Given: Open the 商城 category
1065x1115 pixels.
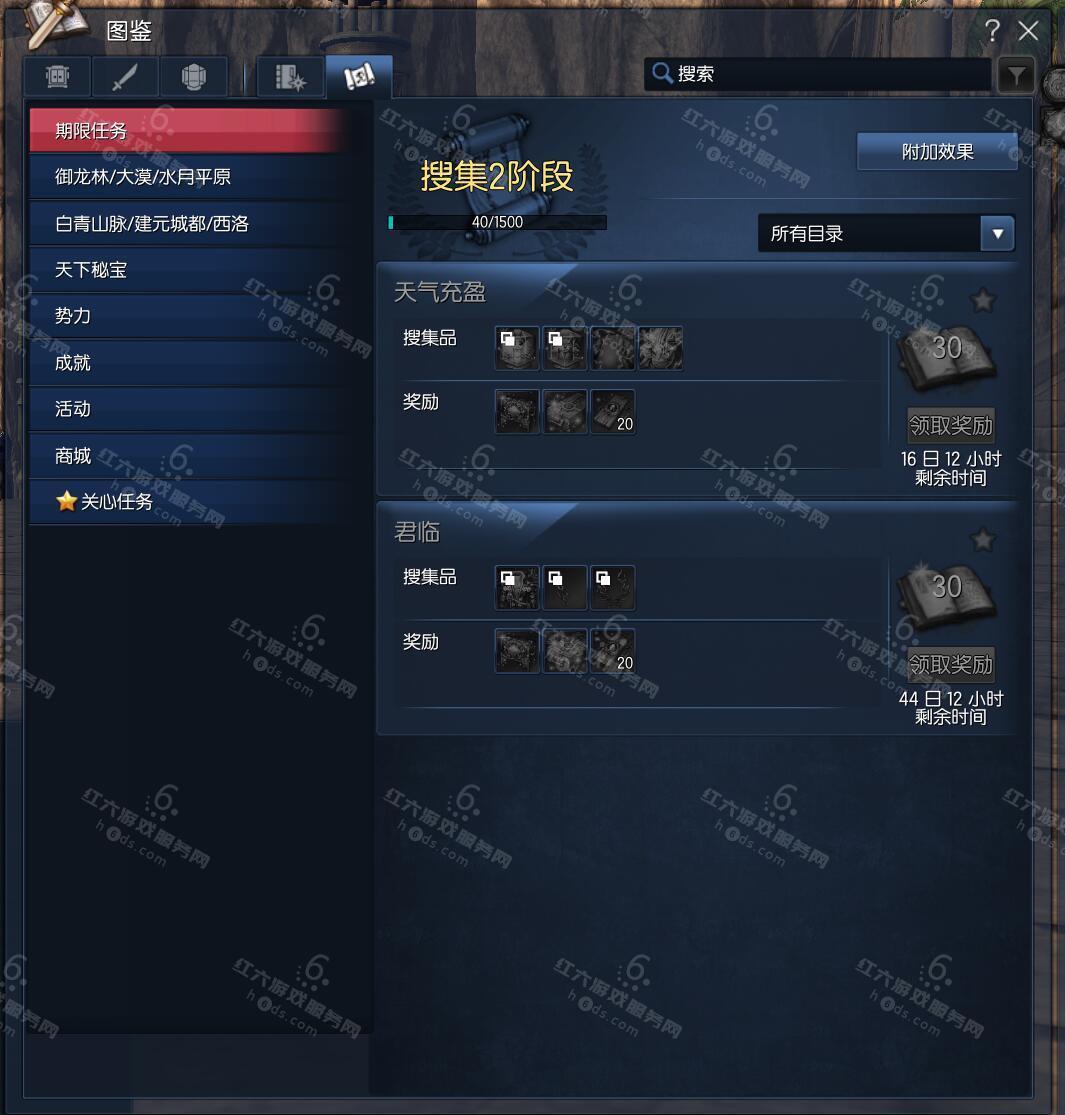Looking at the screenshot, I should click(190, 456).
